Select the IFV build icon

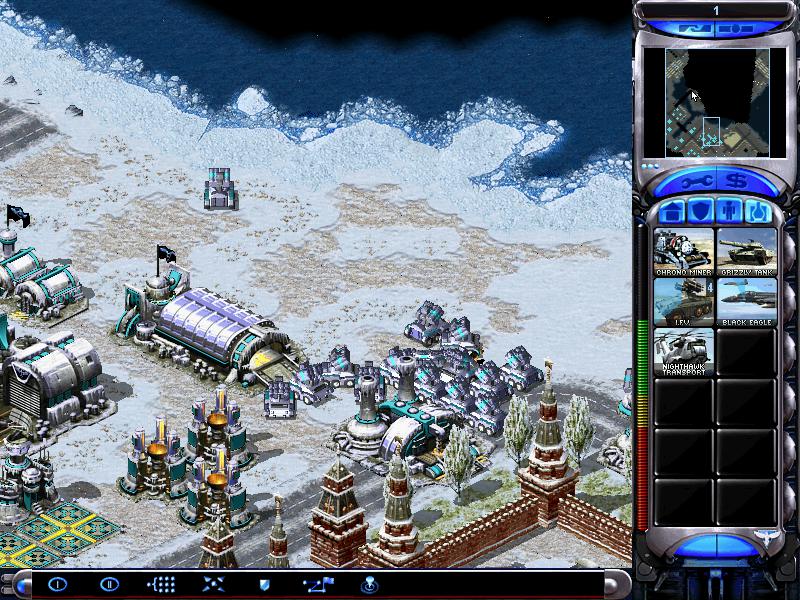pos(684,302)
